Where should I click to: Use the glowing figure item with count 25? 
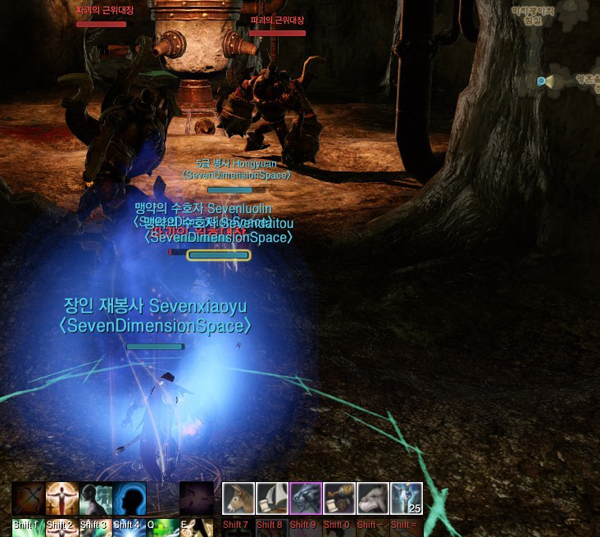click(406, 499)
